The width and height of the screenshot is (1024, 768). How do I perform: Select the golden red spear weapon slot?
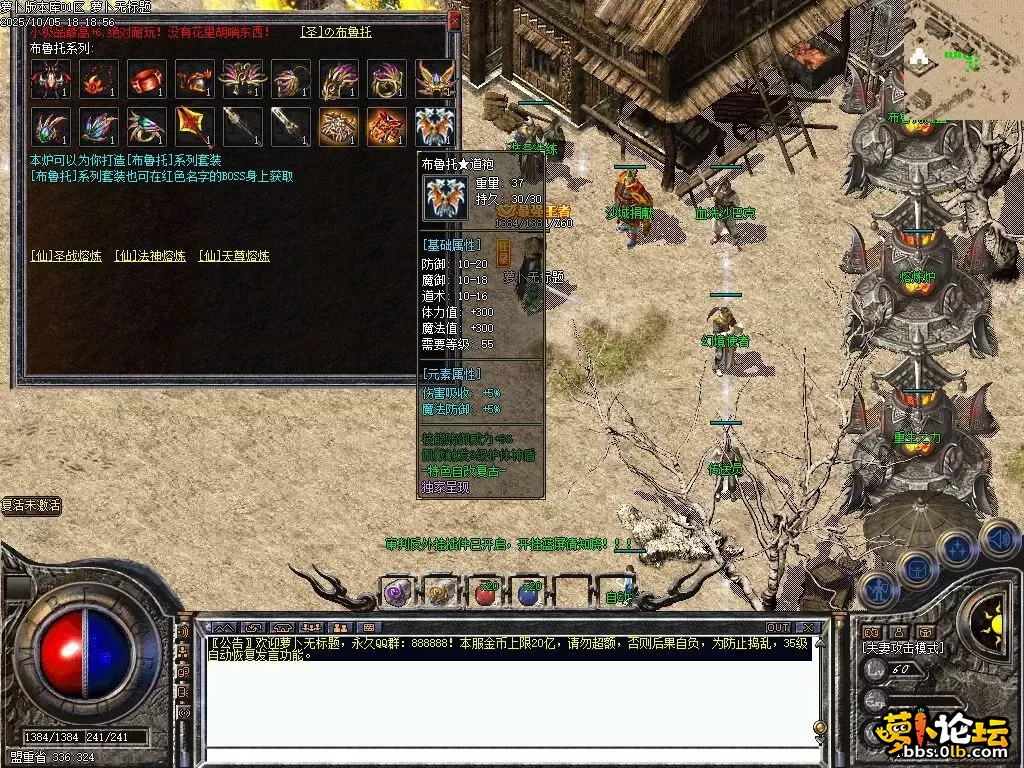point(195,127)
